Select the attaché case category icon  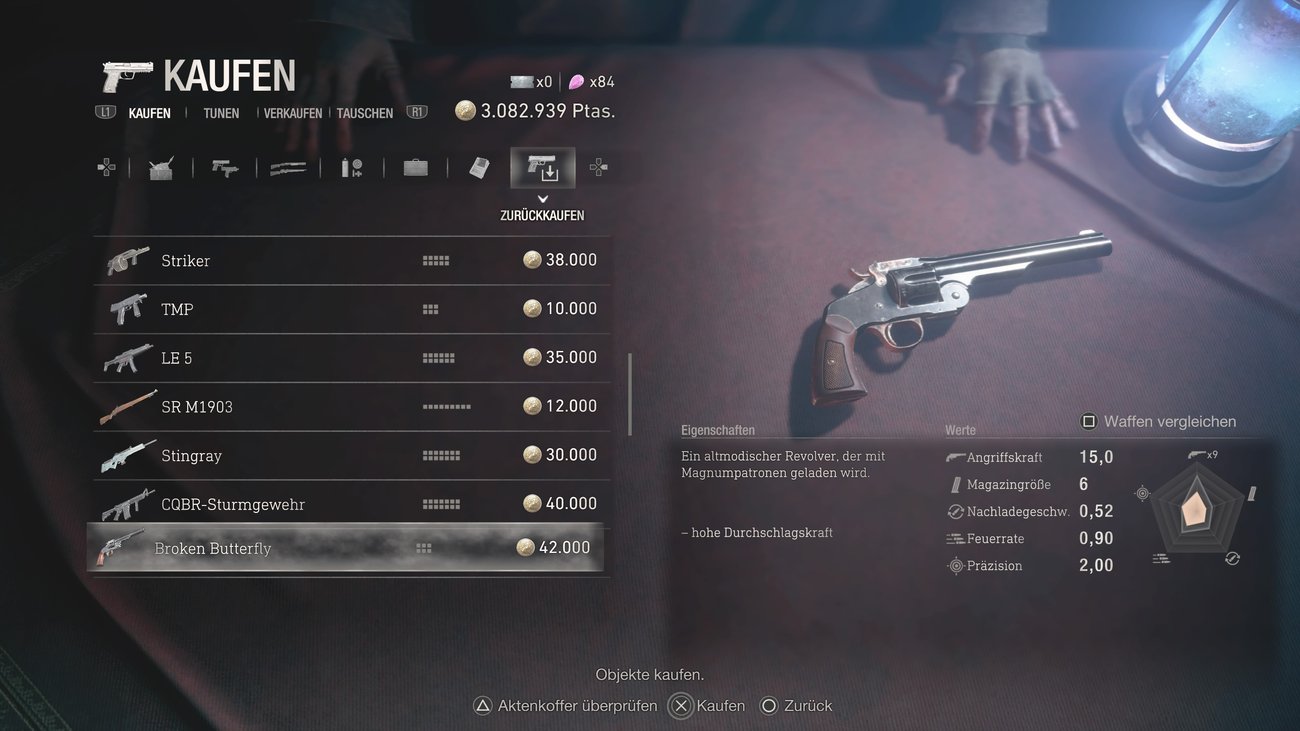(x=415, y=167)
